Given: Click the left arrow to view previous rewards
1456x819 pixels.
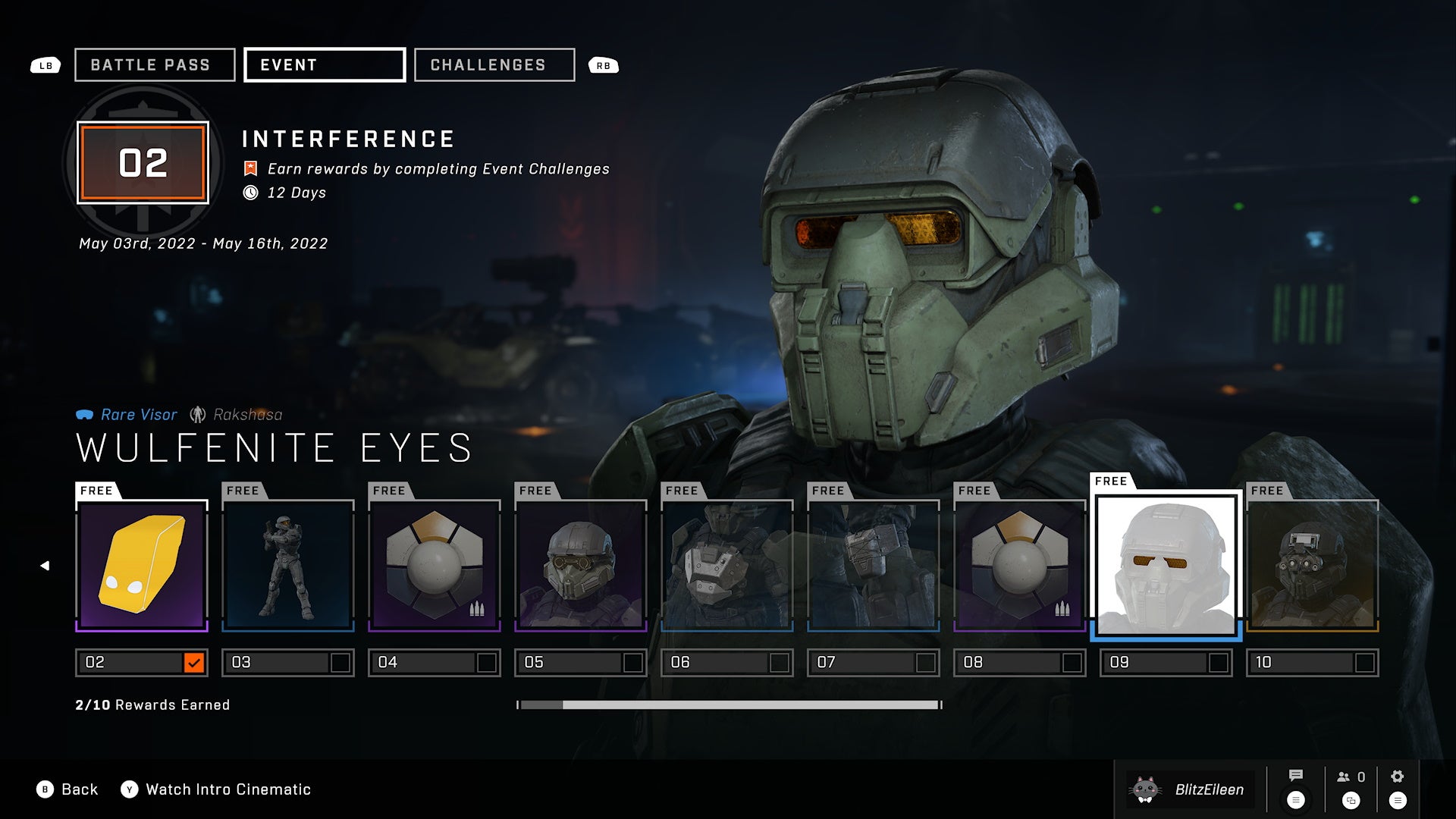Looking at the screenshot, I should [45, 564].
